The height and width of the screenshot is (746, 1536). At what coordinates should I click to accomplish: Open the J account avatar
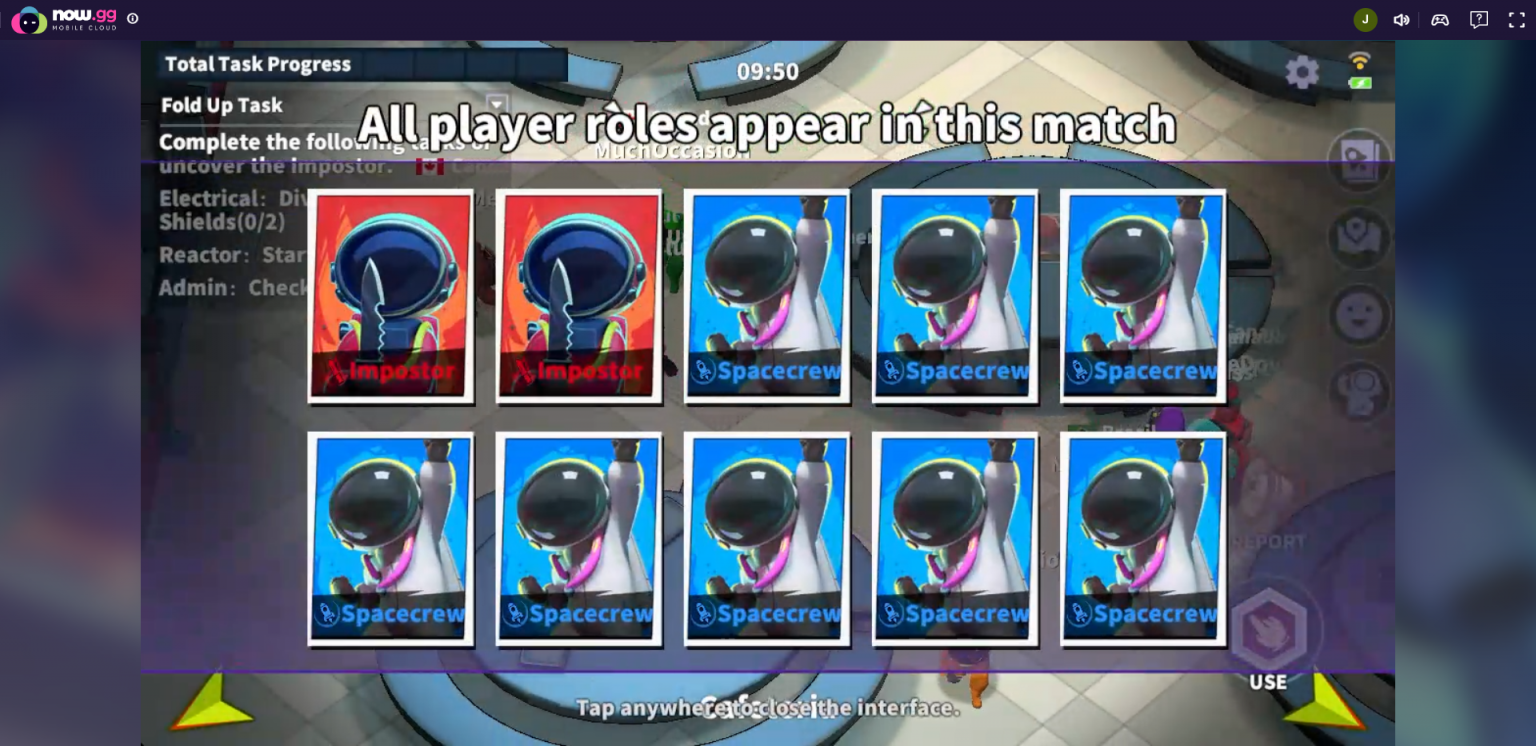tap(1364, 19)
